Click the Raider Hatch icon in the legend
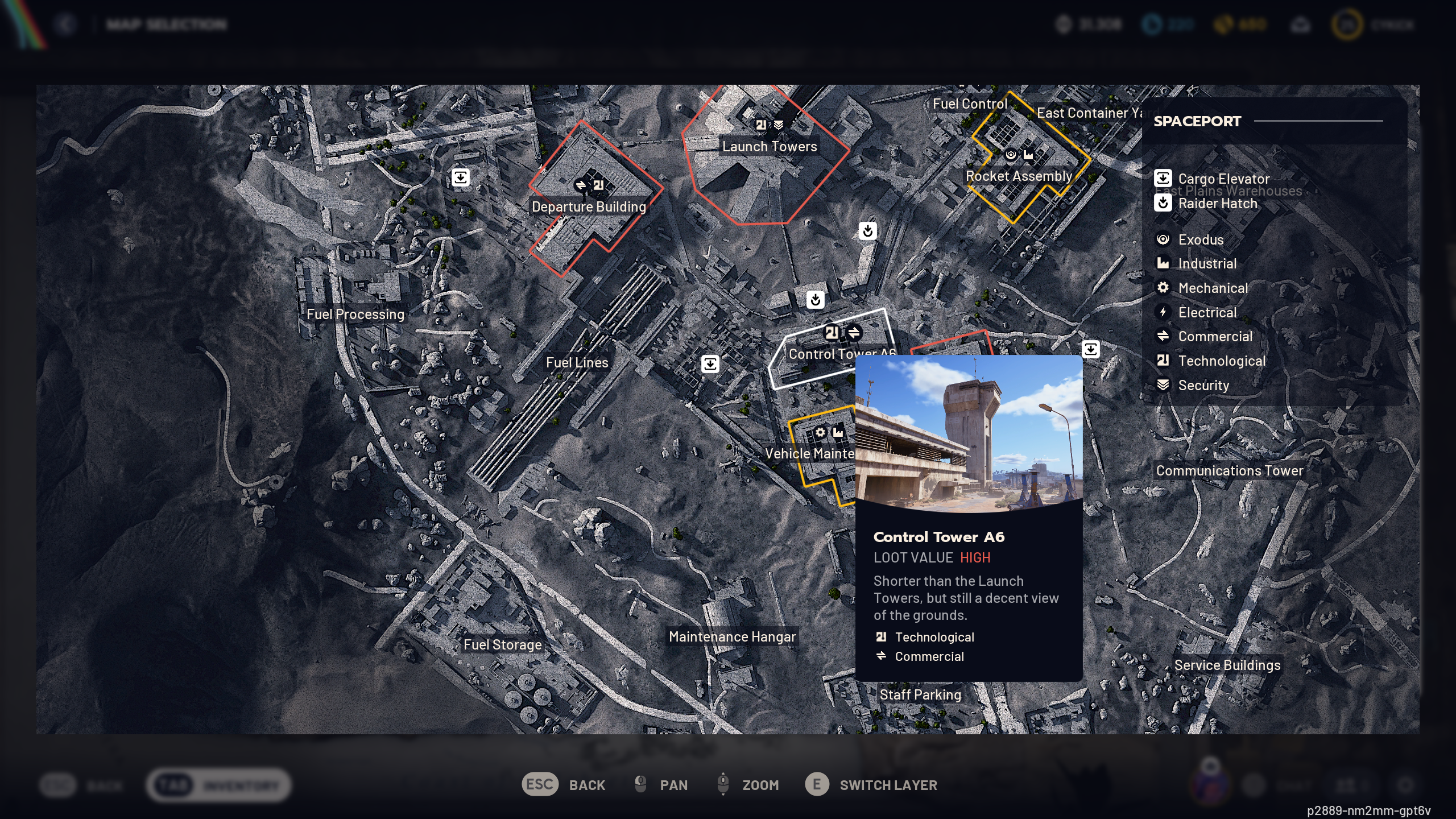The height and width of the screenshot is (819, 1456). (x=1164, y=203)
